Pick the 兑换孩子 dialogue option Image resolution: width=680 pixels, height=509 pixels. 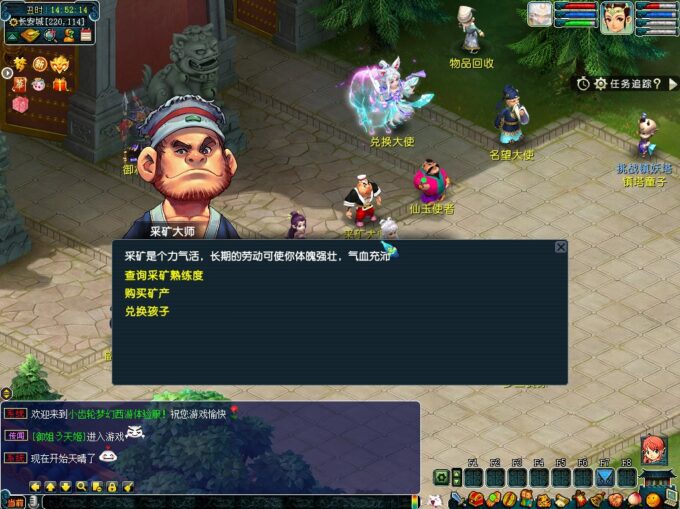[145, 311]
